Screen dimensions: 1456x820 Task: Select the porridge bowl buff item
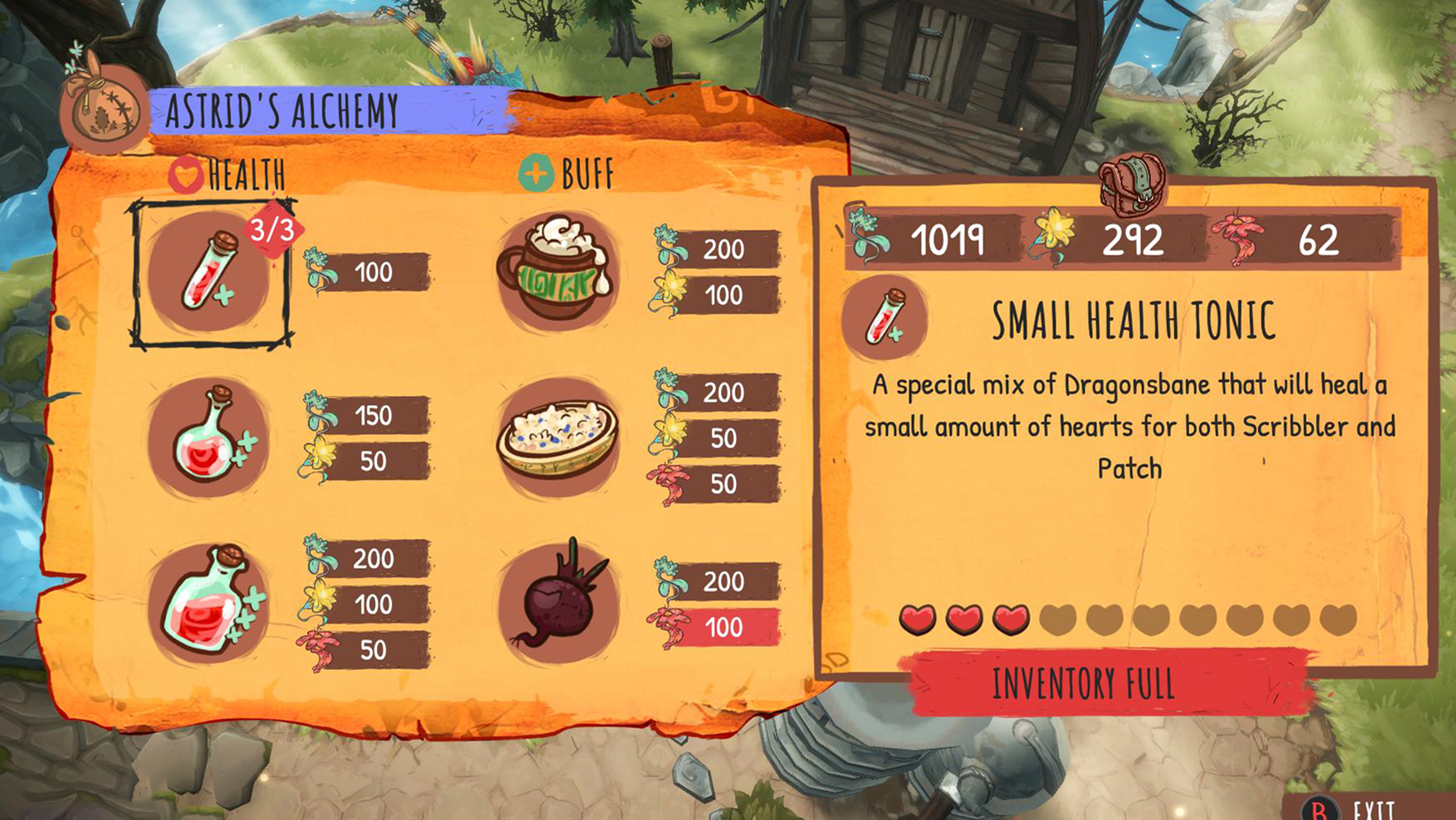557,437
